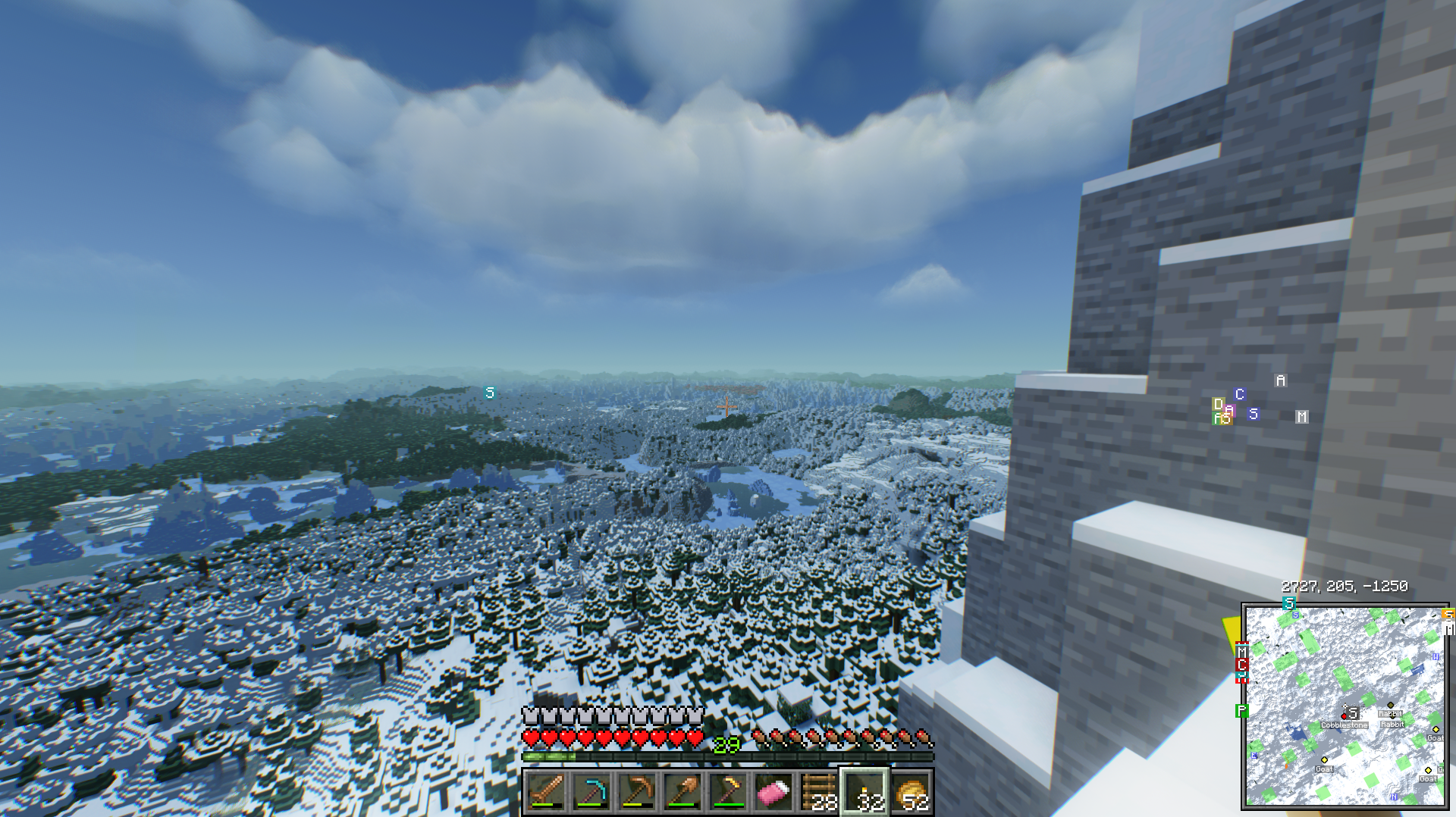Select the ladder stack of 28
This screenshot has width=1456, height=817.
[x=819, y=792]
